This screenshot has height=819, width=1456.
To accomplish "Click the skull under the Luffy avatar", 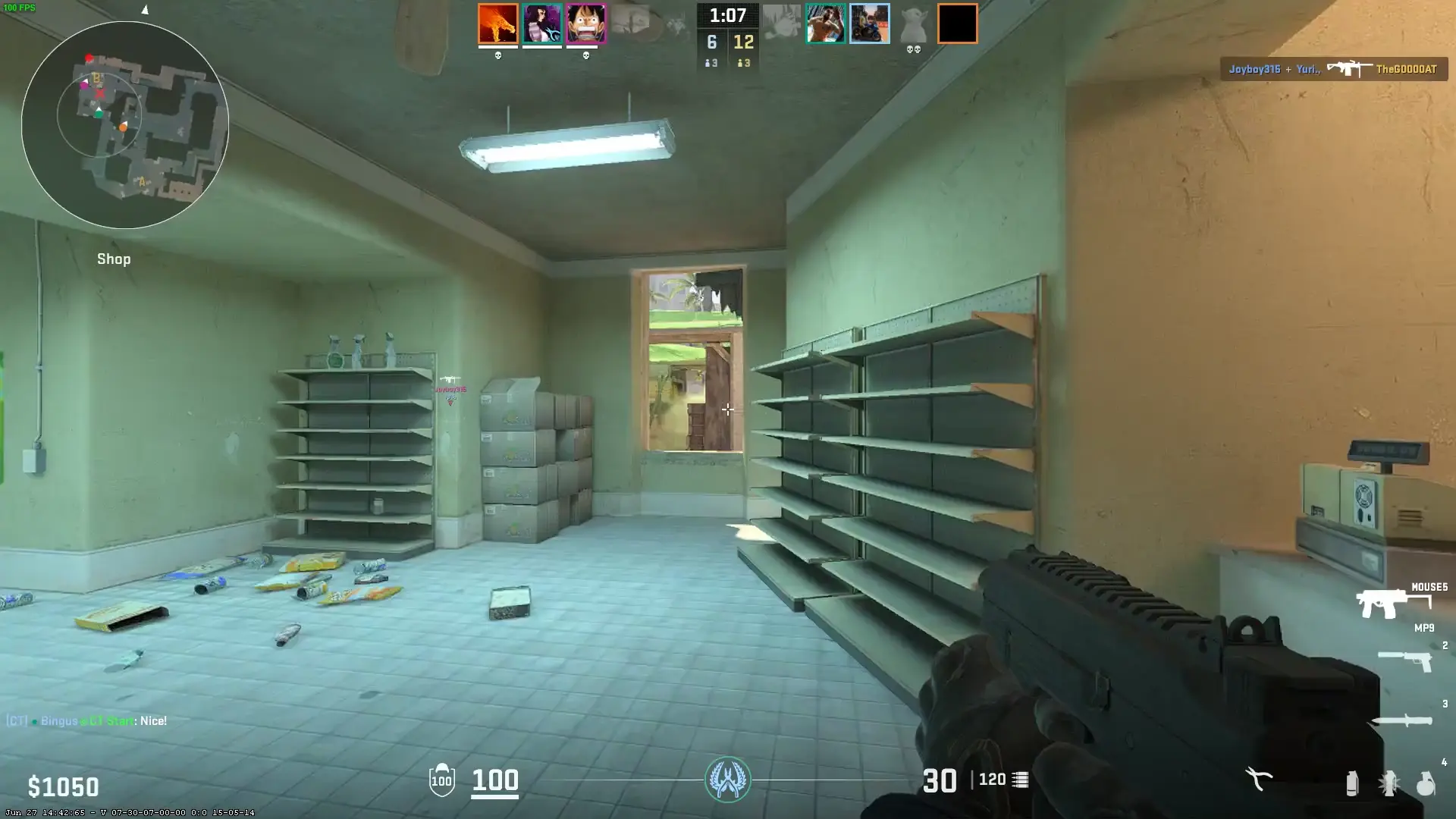I will pyautogui.click(x=585, y=55).
